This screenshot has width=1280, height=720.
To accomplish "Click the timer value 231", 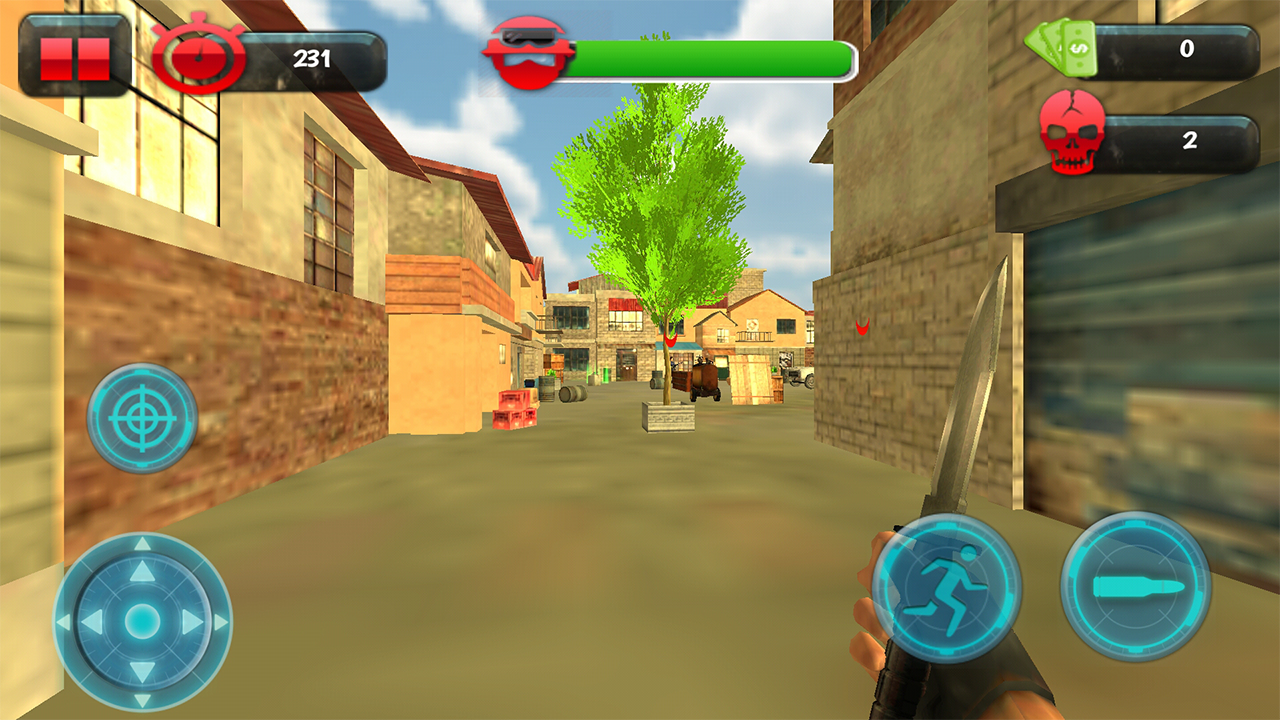I will [313, 58].
